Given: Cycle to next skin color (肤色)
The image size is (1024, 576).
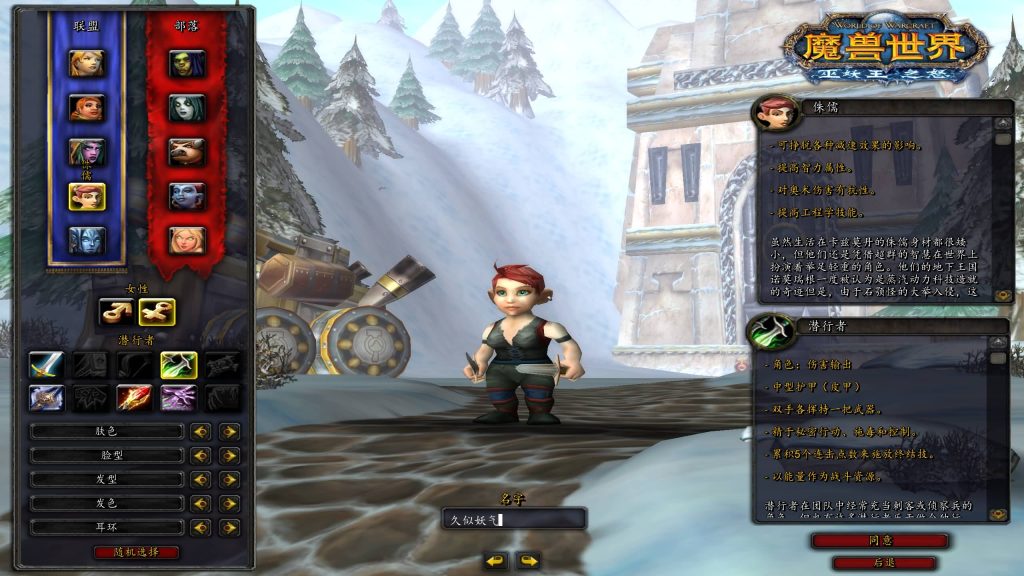Looking at the screenshot, I should click(230, 431).
